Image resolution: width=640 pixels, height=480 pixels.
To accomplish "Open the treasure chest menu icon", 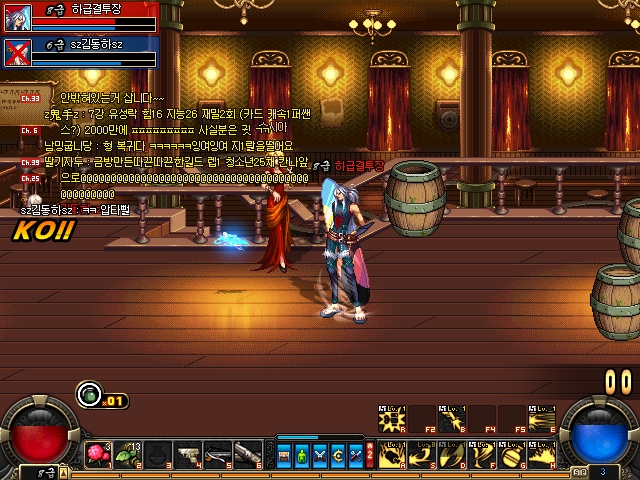I will [285, 454].
